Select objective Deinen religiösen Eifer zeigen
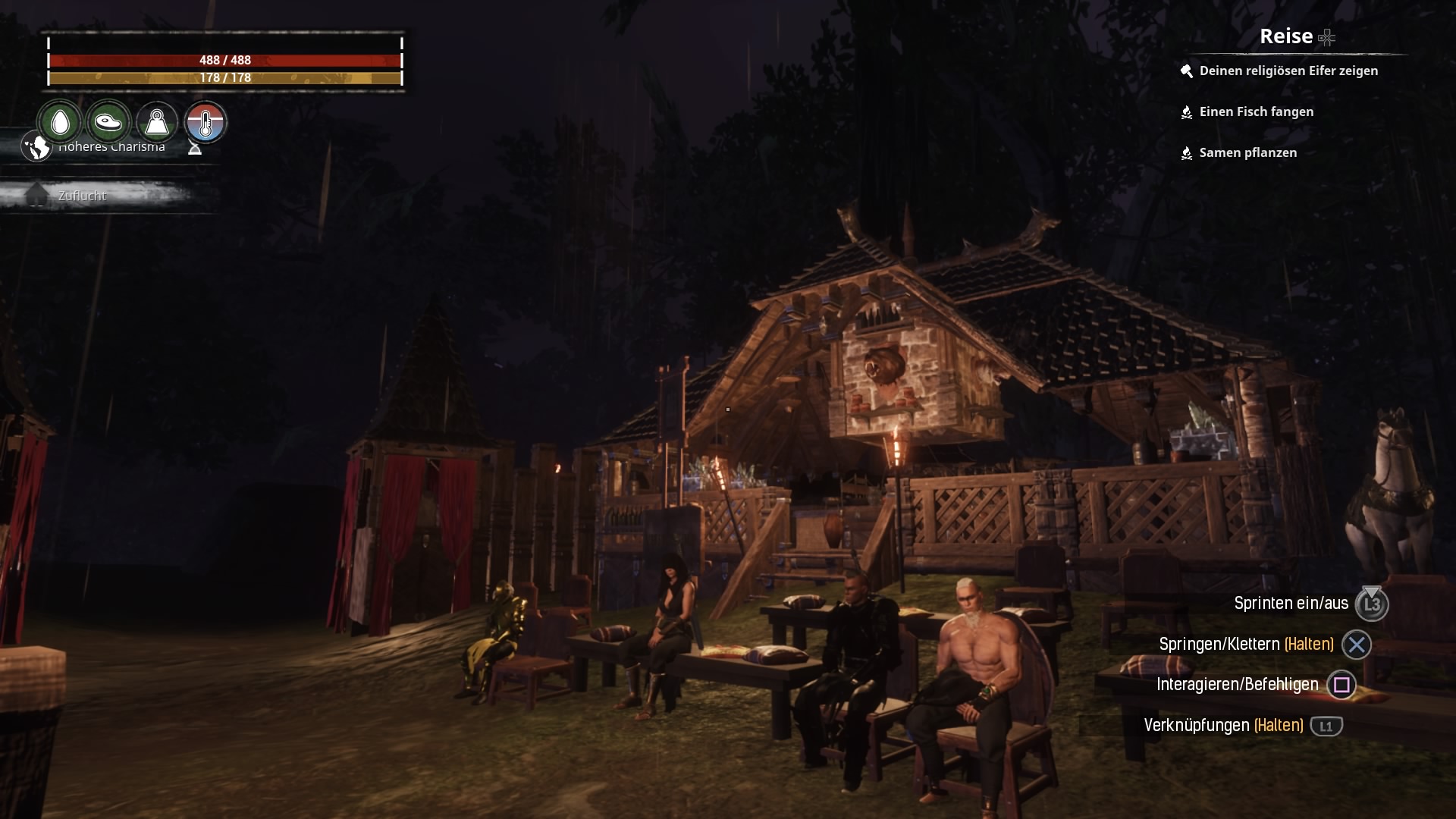Viewport: 1456px width, 819px height. coord(1288,71)
